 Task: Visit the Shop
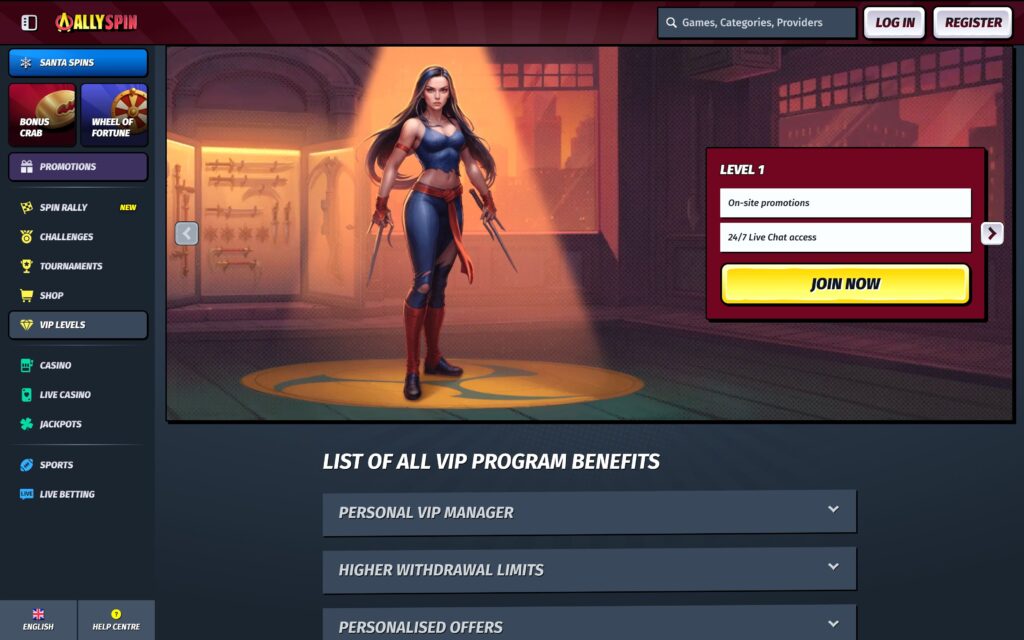pyautogui.click(x=51, y=295)
